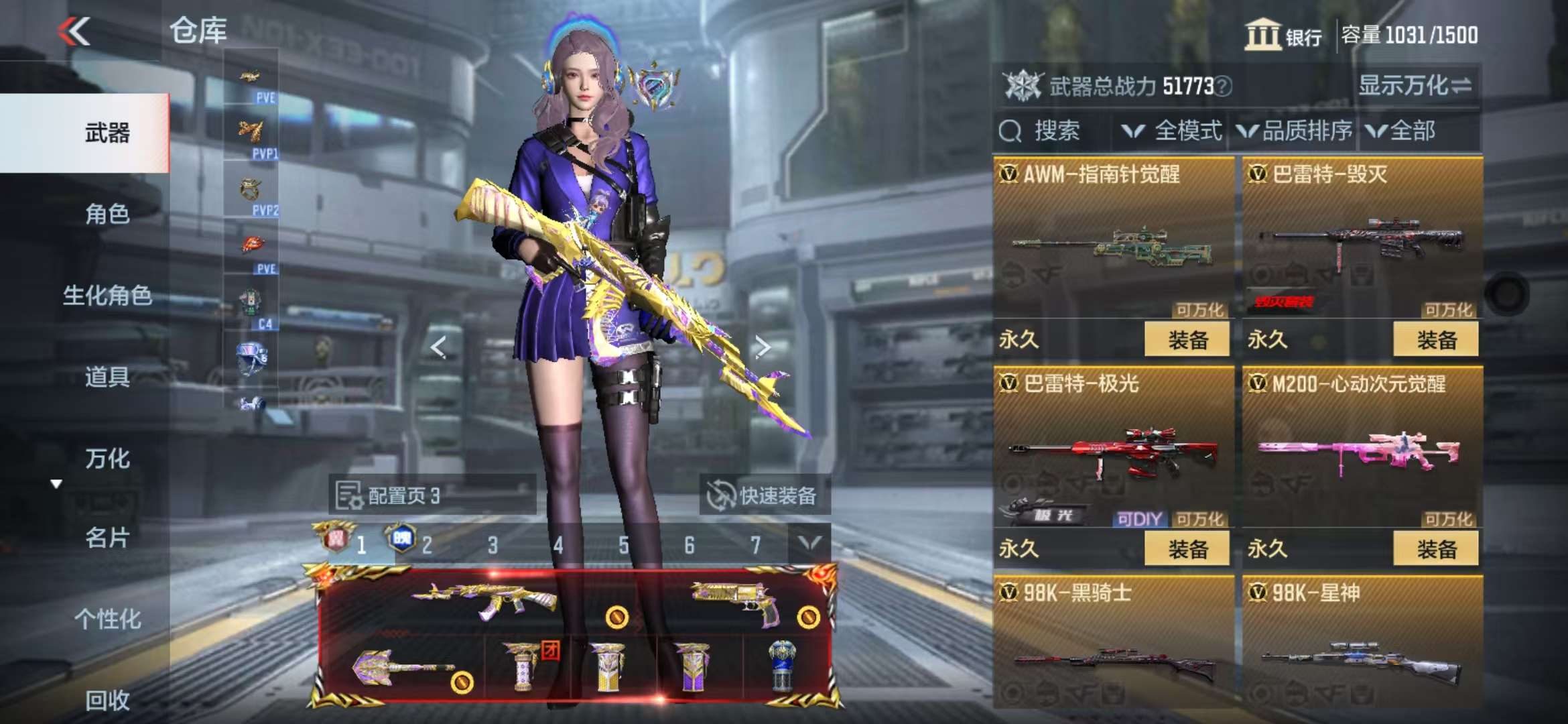Equip the AWM-指南针觉醒 sniper rifle
The width and height of the screenshot is (1568, 724).
click(1187, 340)
